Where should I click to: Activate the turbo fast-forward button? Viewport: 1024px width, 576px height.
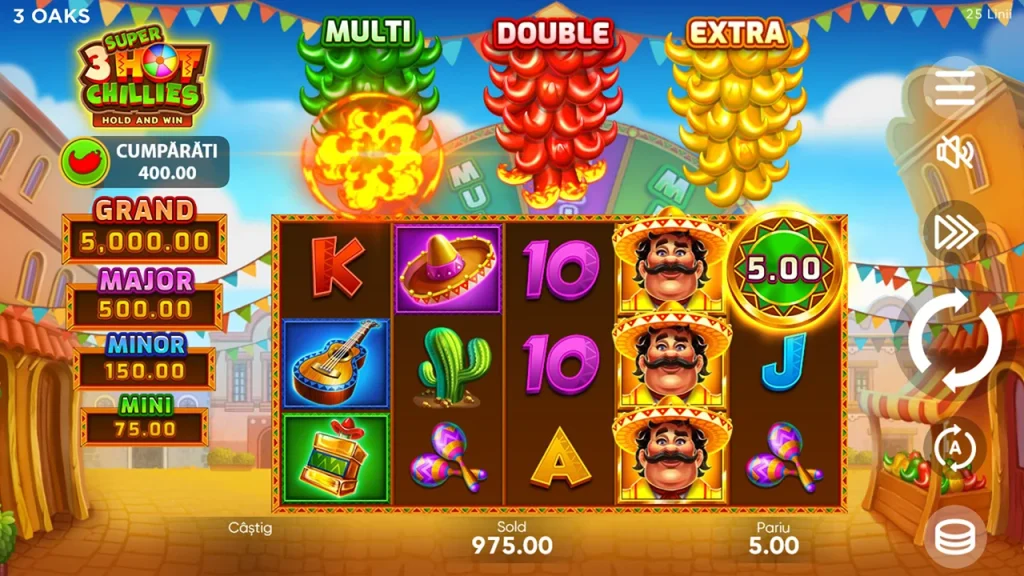pos(955,232)
